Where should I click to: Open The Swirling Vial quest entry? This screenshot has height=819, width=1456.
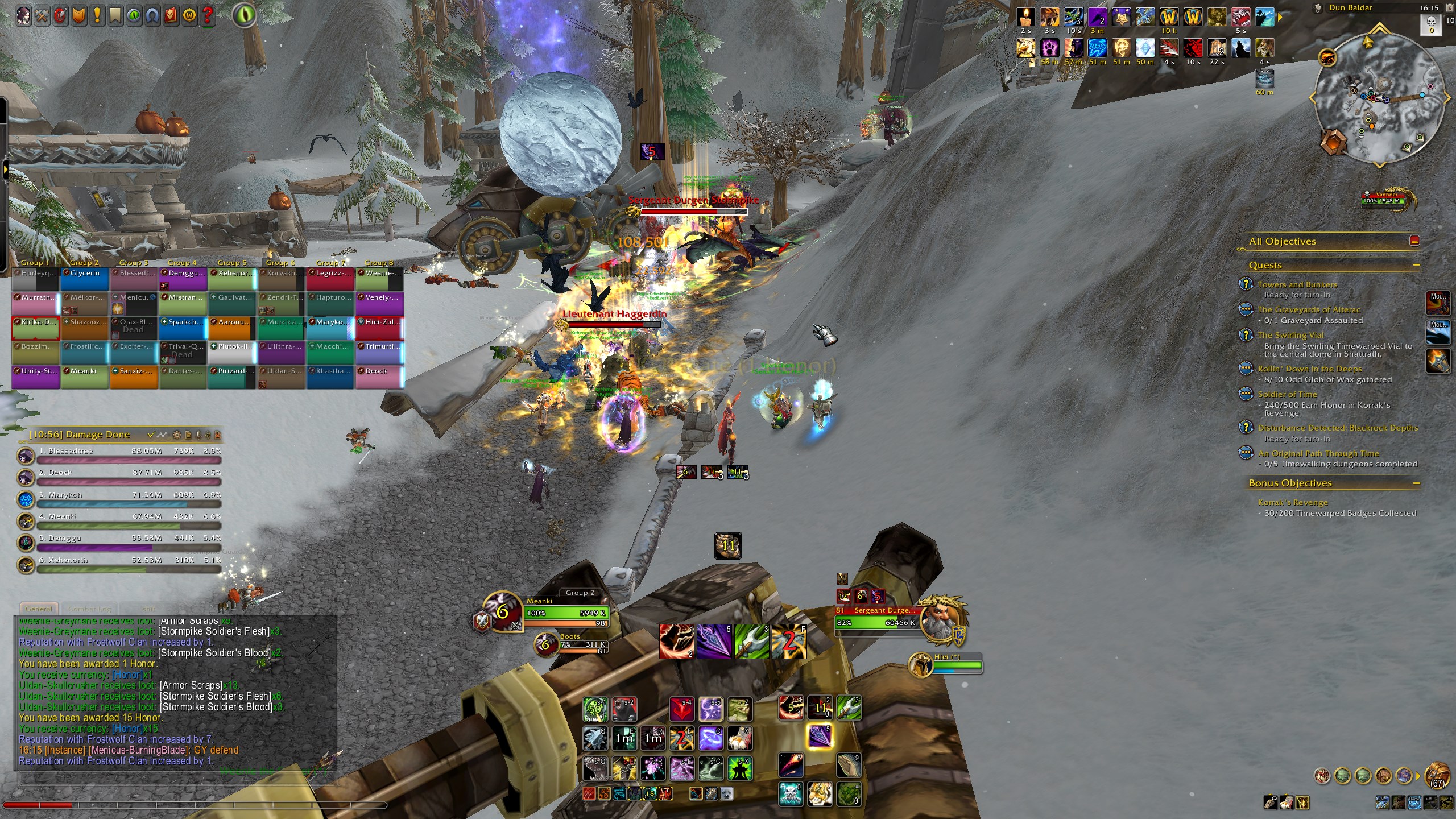[x=1290, y=335]
